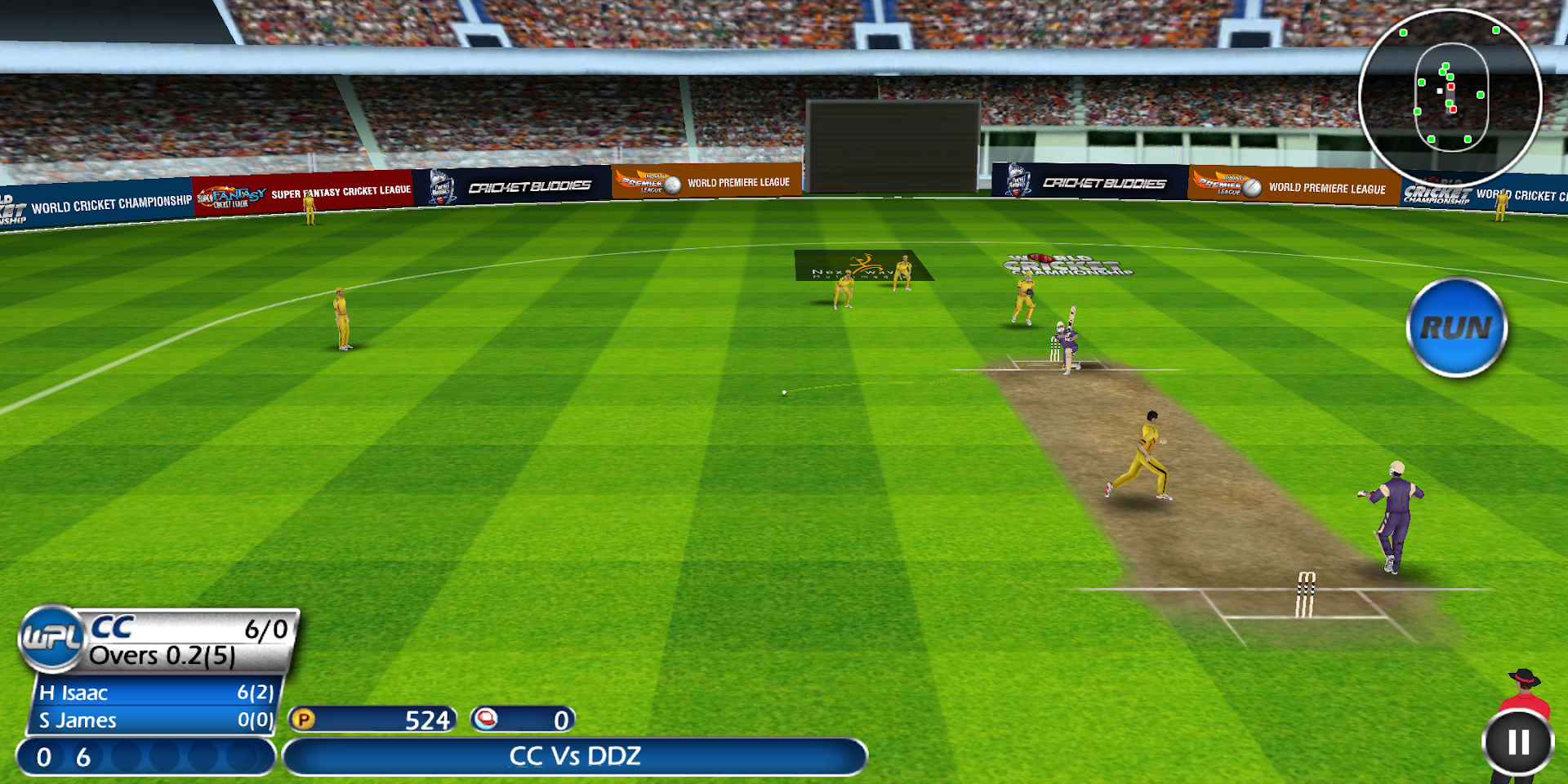This screenshot has height=784, width=1568.
Task: Click the red bowler dot on the radar
Action: point(1452,108)
